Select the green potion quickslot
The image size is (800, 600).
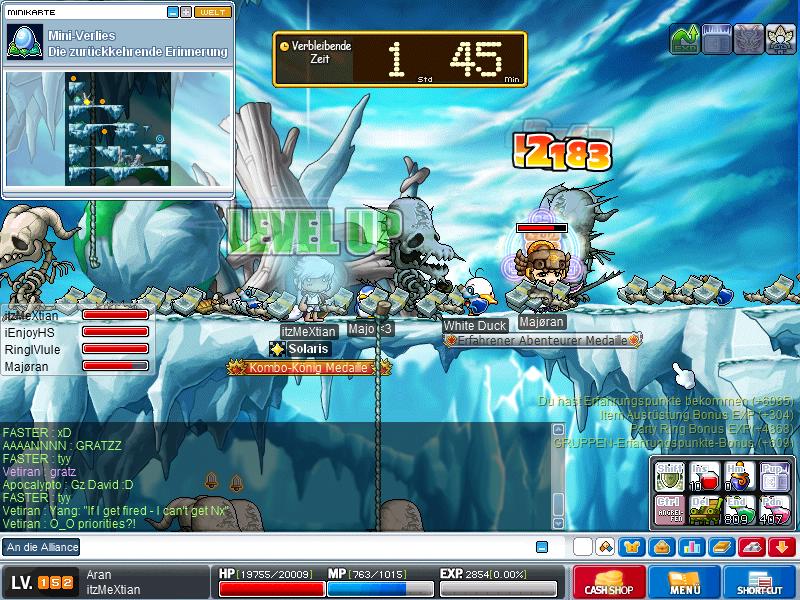pyautogui.click(x=738, y=508)
